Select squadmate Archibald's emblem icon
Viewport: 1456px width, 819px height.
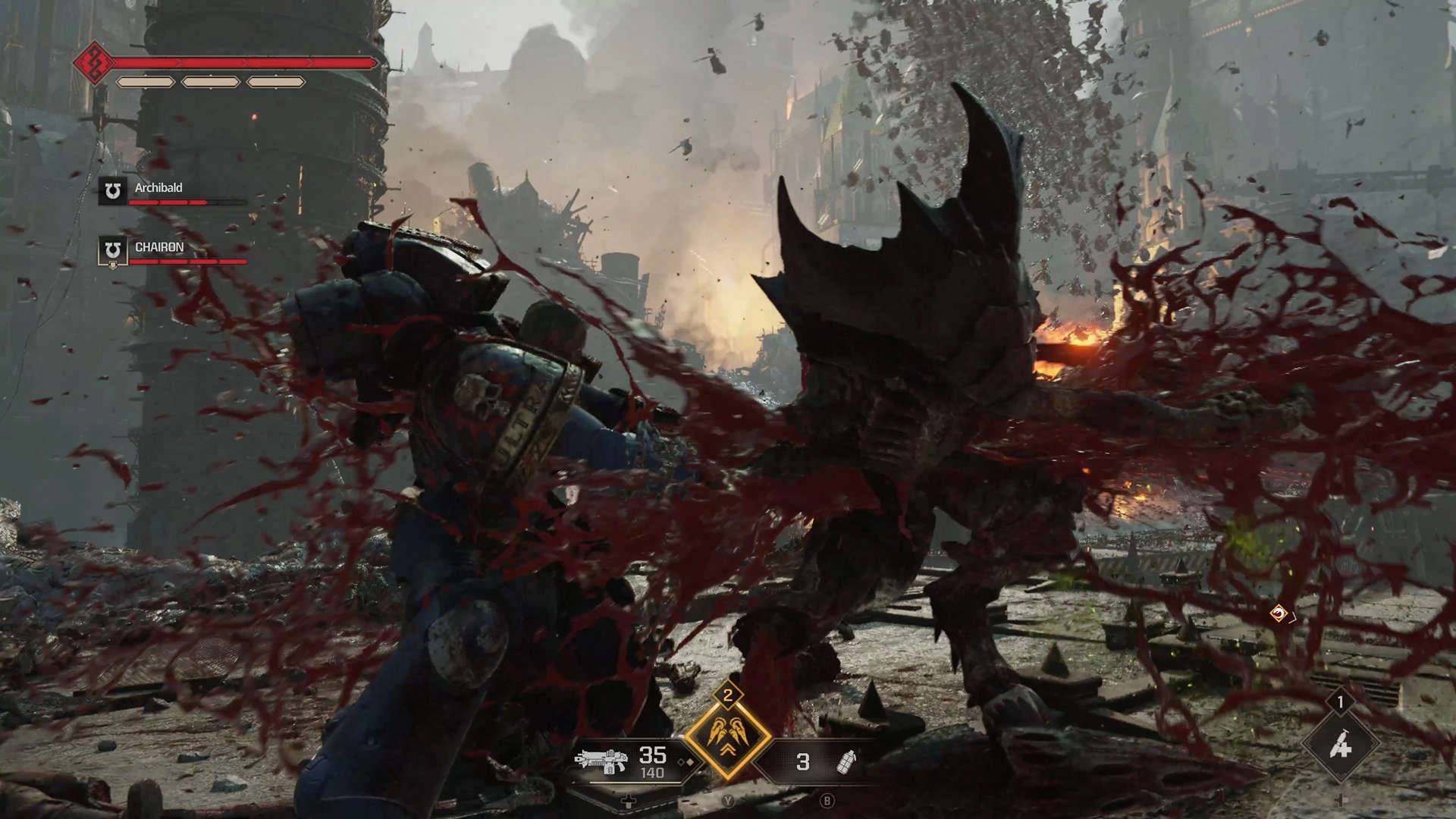point(113,190)
